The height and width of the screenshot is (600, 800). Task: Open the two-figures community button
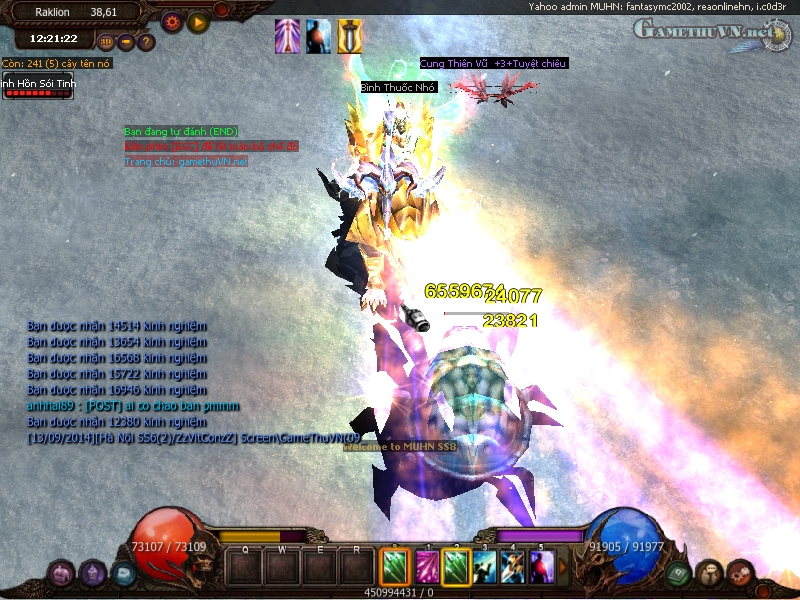709,573
